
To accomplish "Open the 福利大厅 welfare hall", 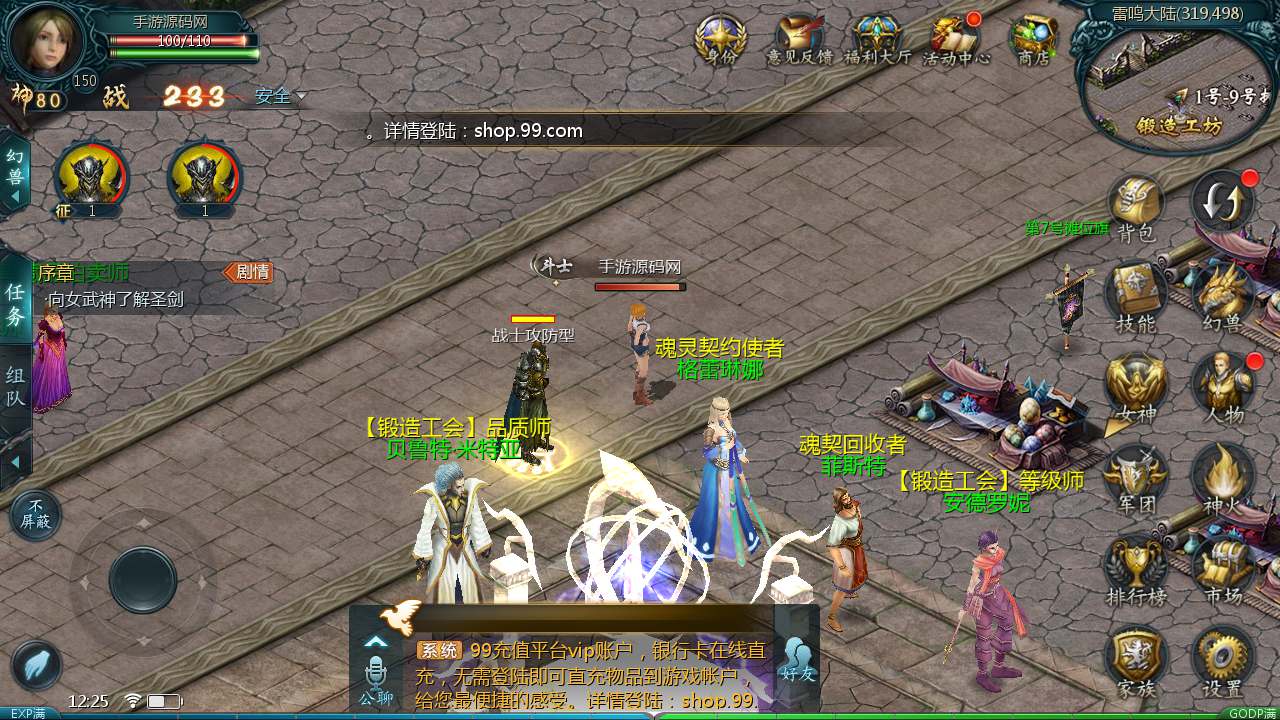I will pyautogui.click(x=877, y=38).
